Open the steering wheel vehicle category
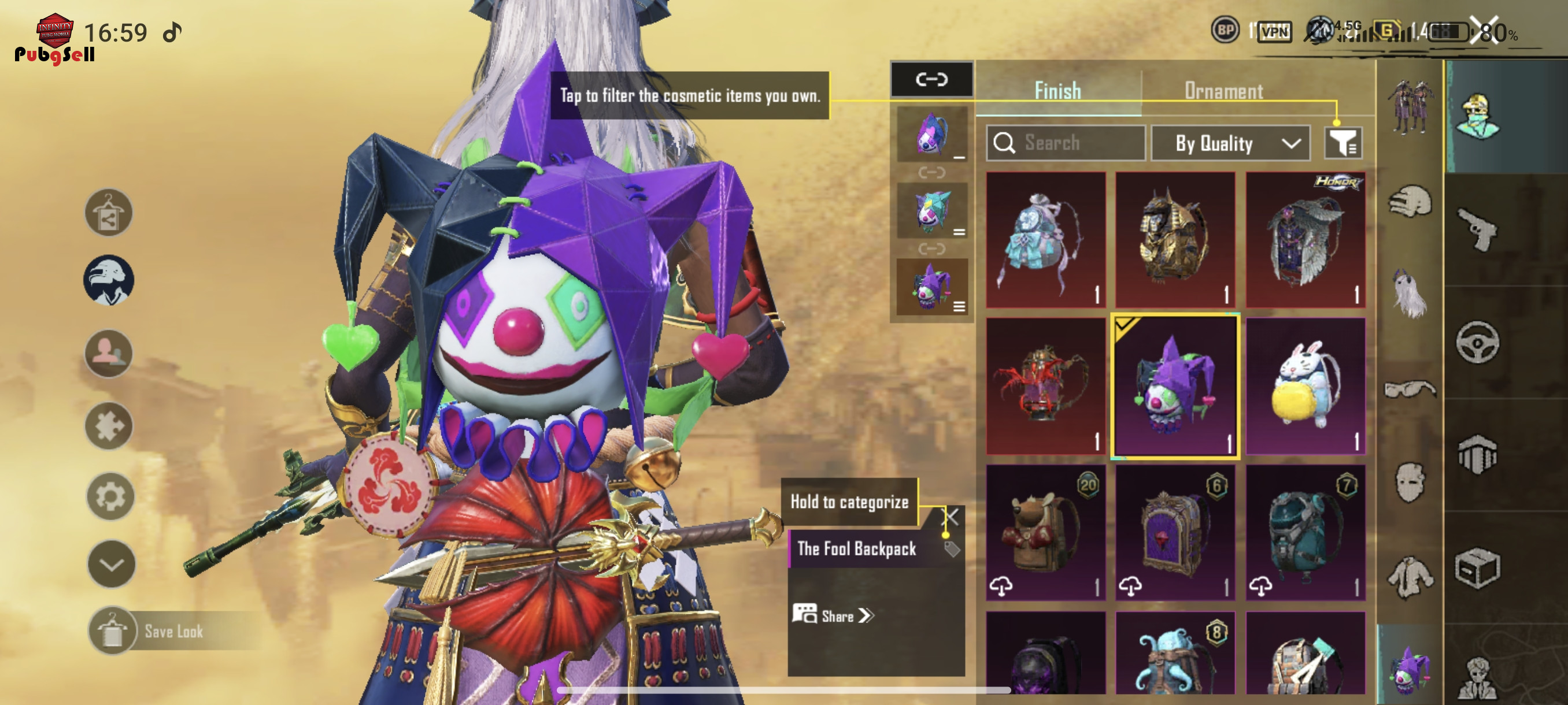 pos(1477,342)
